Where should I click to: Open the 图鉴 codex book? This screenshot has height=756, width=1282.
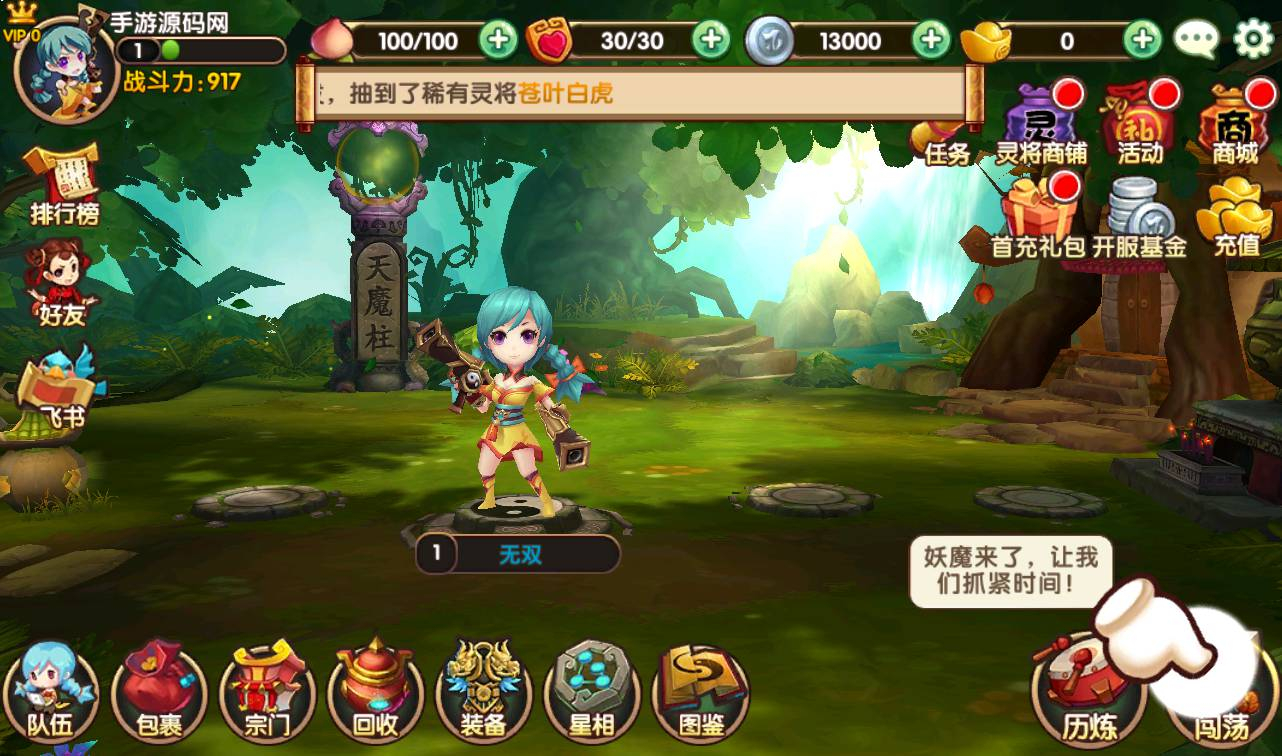tap(700, 693)
